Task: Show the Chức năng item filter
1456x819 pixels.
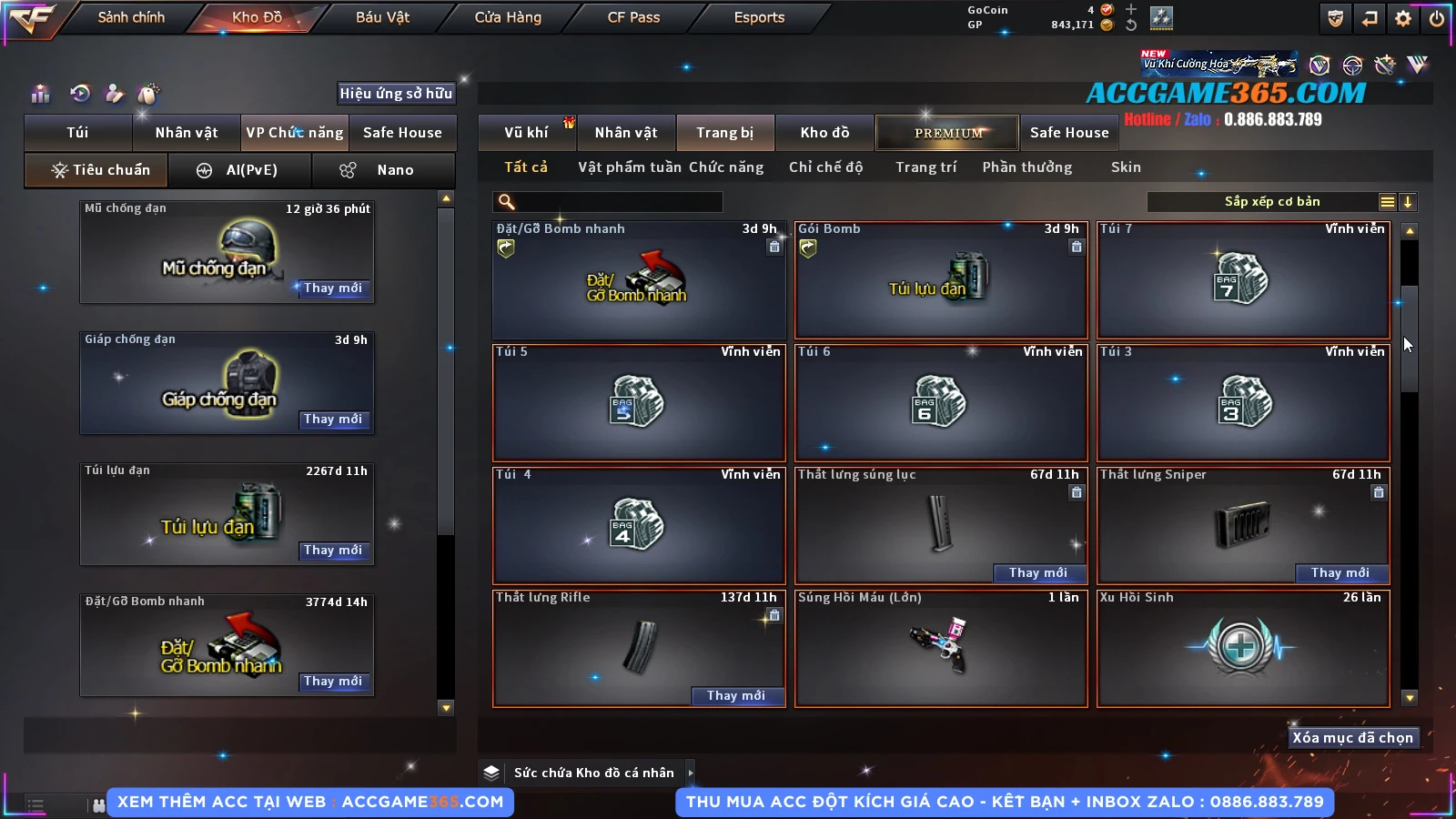Action: coord(726,167)
